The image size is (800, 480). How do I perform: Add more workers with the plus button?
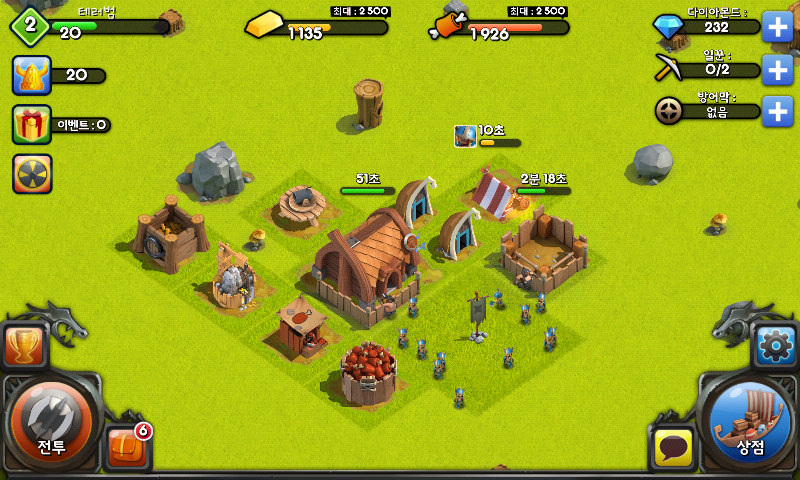point(777,69)
